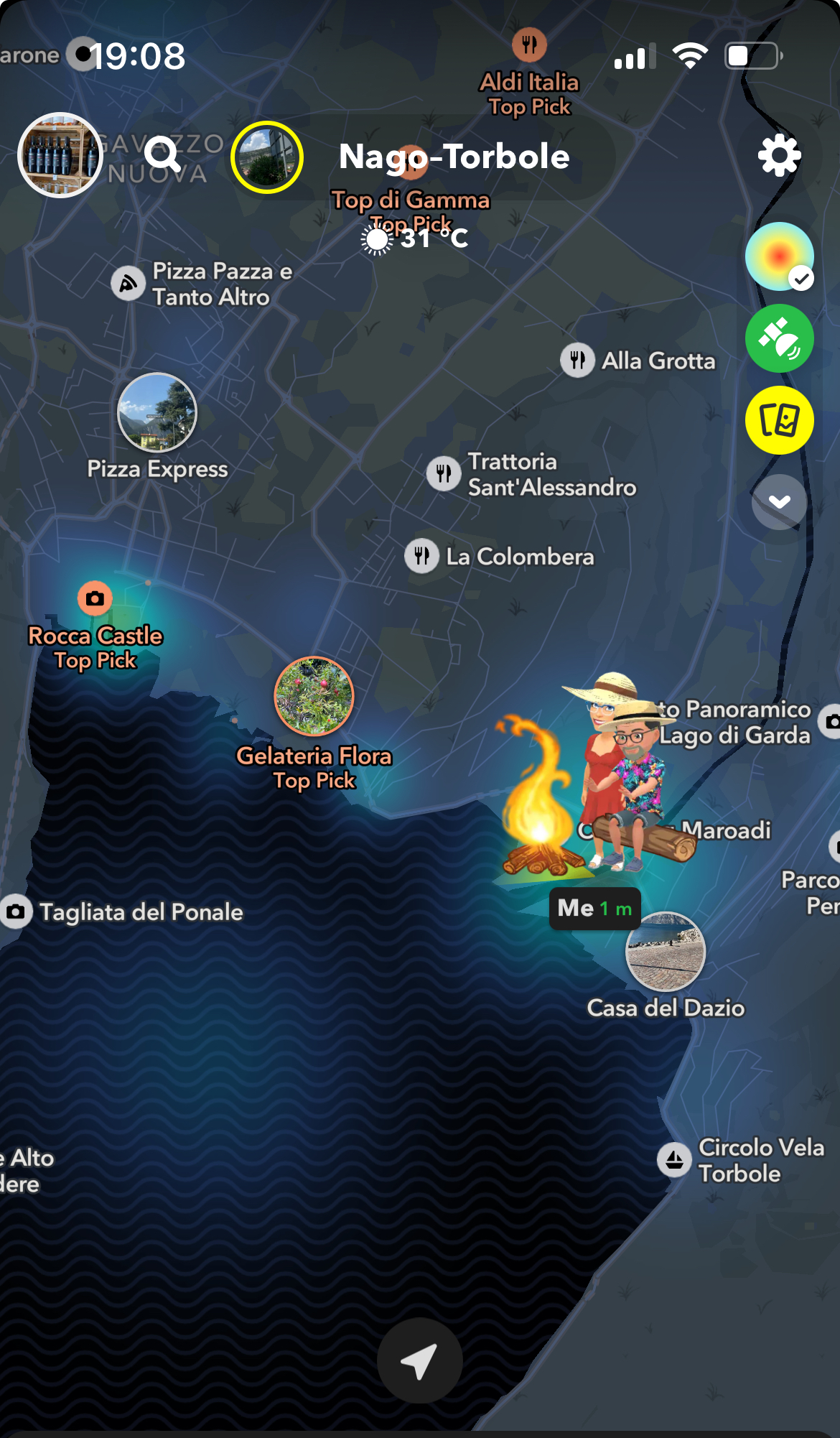The image size is (840, 1438).
Task: Expand the downward chevron options button
Action: (x=779, y=502)
